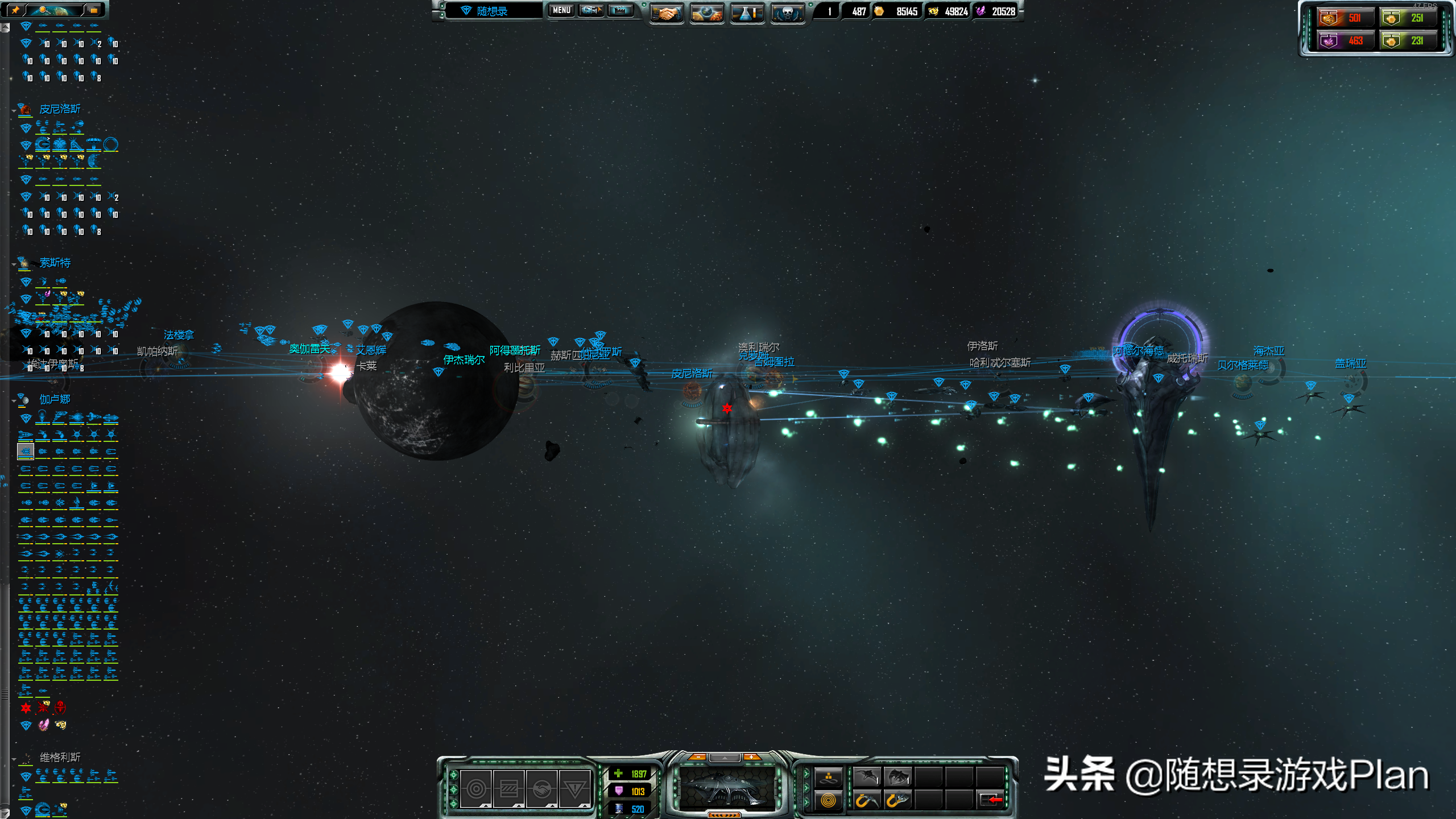Click the selected ship portrait
Image resolution: width=1456 pixels, height=819 pixels.
(x=725, y=788)
